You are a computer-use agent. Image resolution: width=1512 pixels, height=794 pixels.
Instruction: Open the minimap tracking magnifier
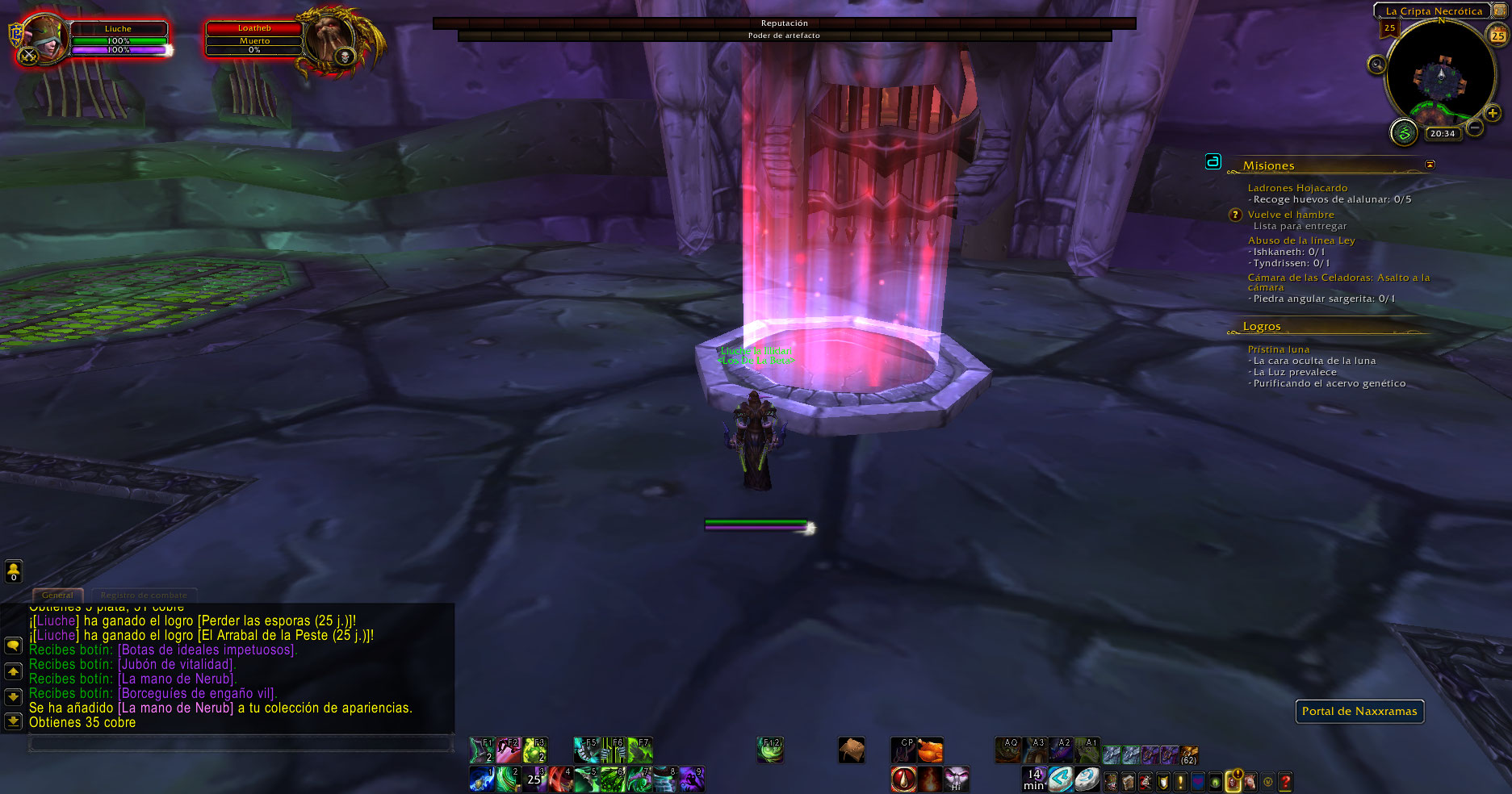coord(1376,64)
